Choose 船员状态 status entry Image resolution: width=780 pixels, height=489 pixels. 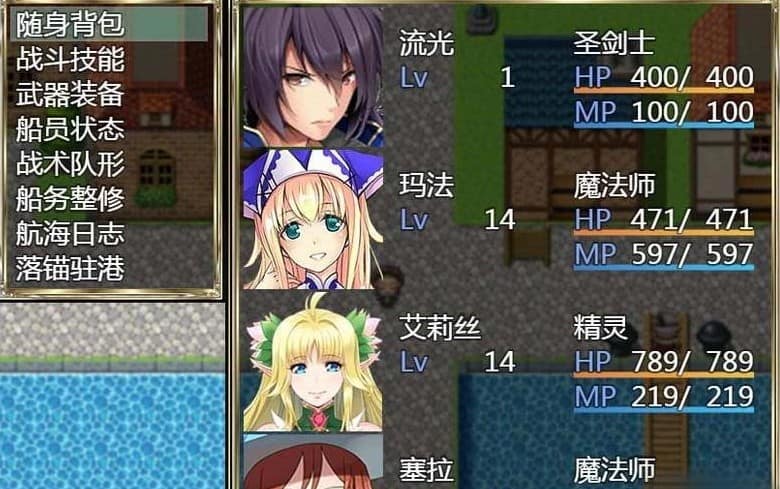tap(70, 128)
